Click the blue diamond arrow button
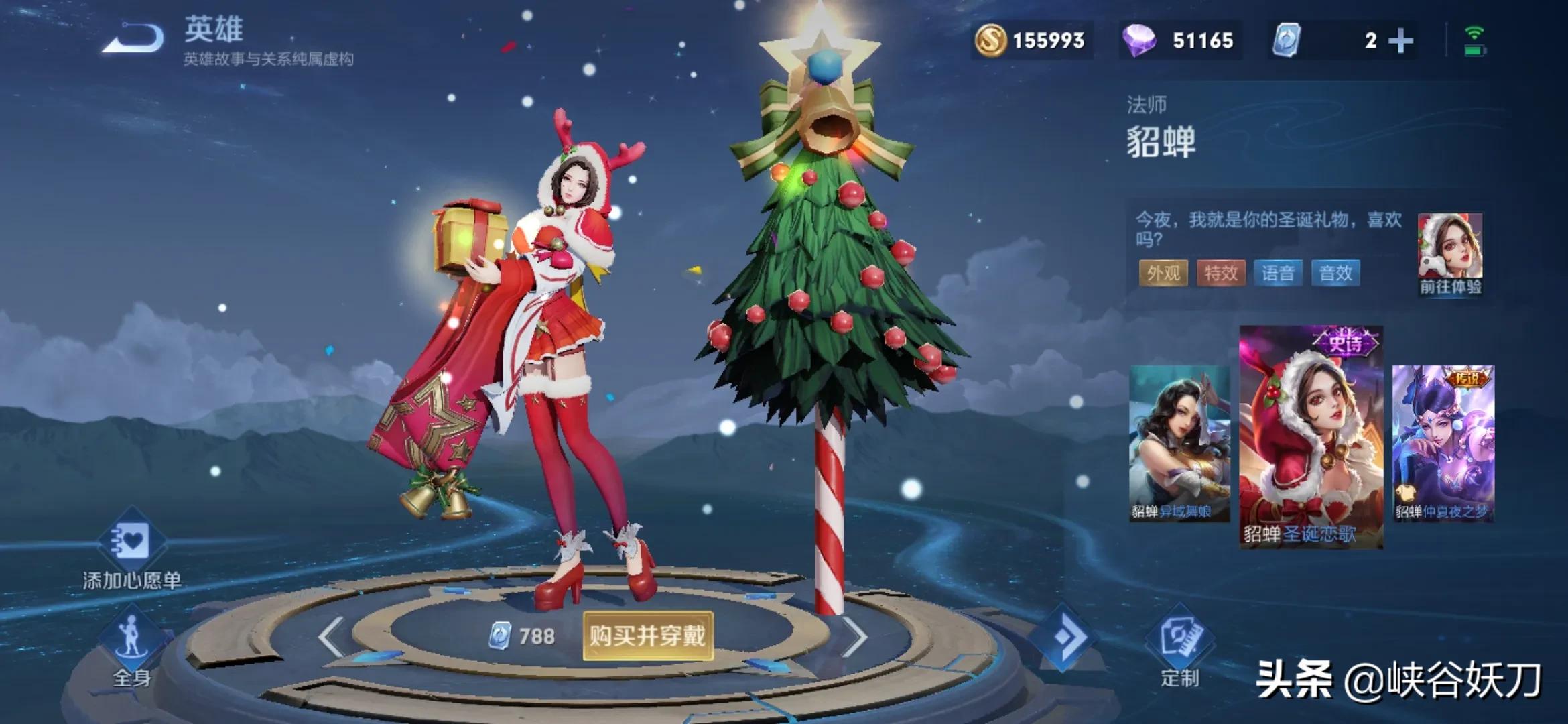The width and height of the screenshot is (1568, 724). (1064, 637)
